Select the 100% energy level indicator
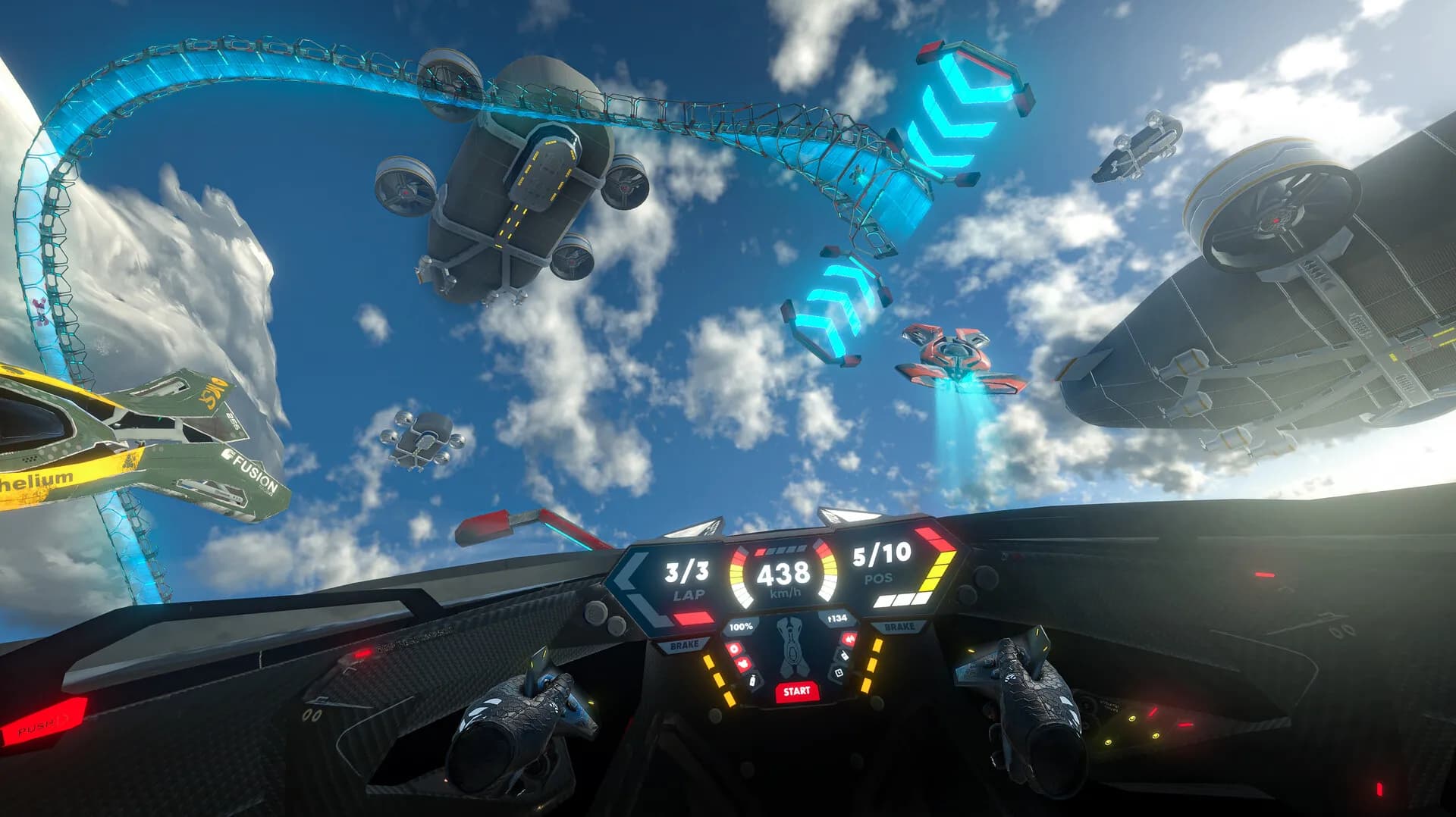 coord(741,626)
